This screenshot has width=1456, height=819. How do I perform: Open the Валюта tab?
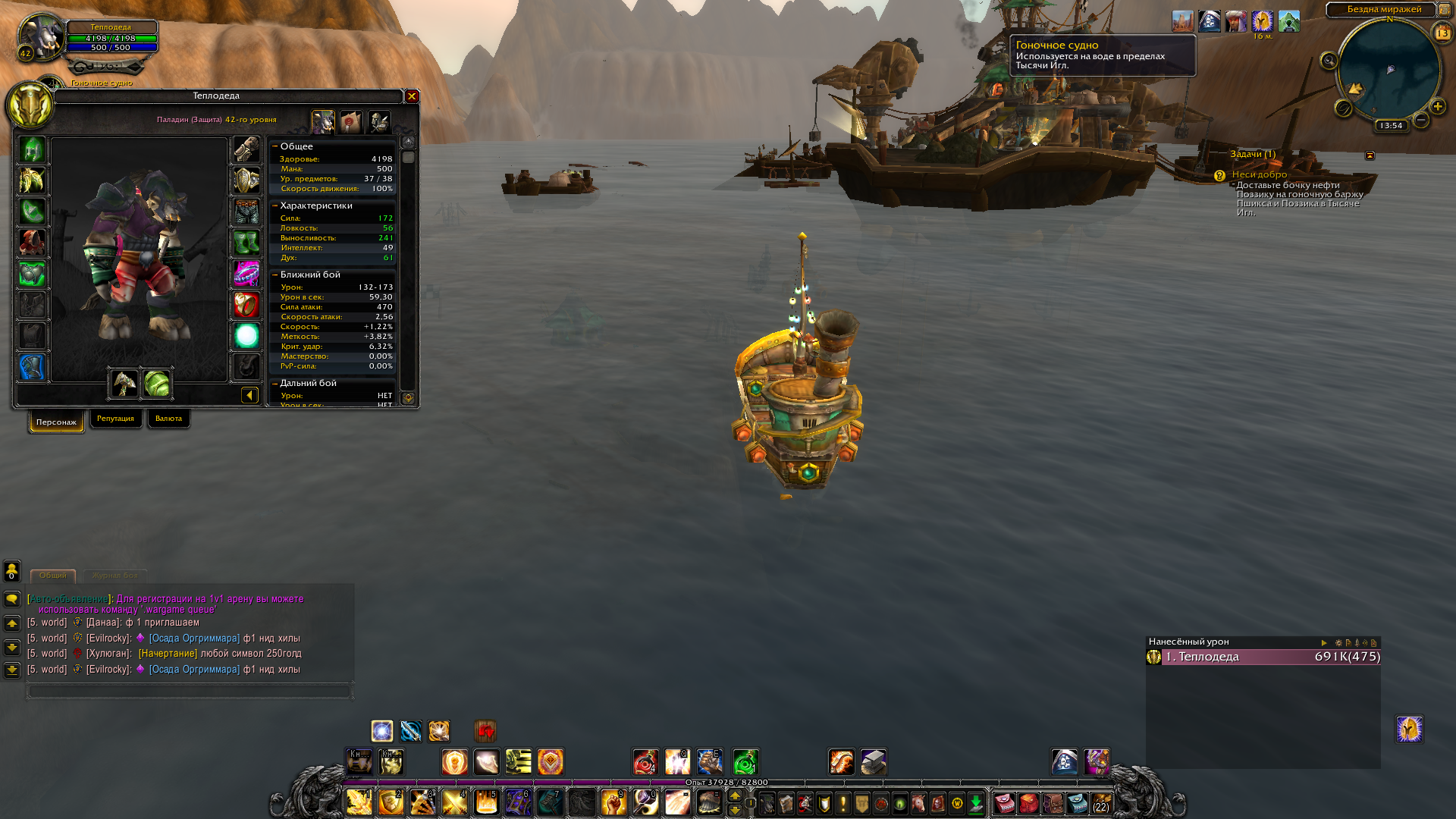pos(168,419)
